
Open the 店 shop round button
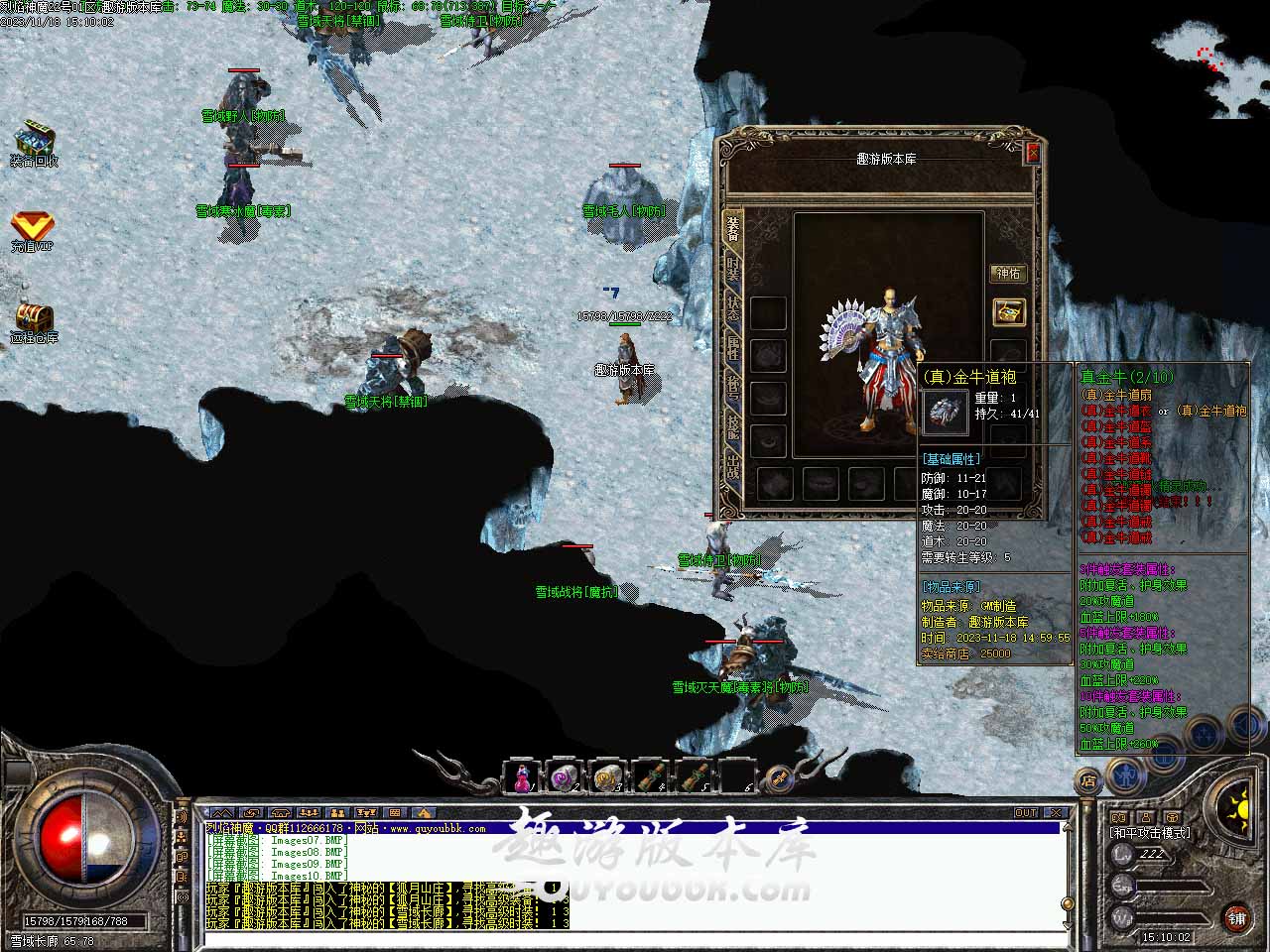1088,779
